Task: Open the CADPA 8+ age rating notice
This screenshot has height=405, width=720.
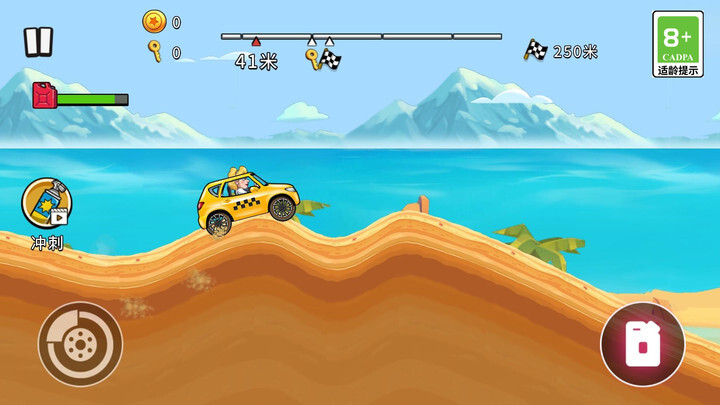Action: click(x=677, y=45)
